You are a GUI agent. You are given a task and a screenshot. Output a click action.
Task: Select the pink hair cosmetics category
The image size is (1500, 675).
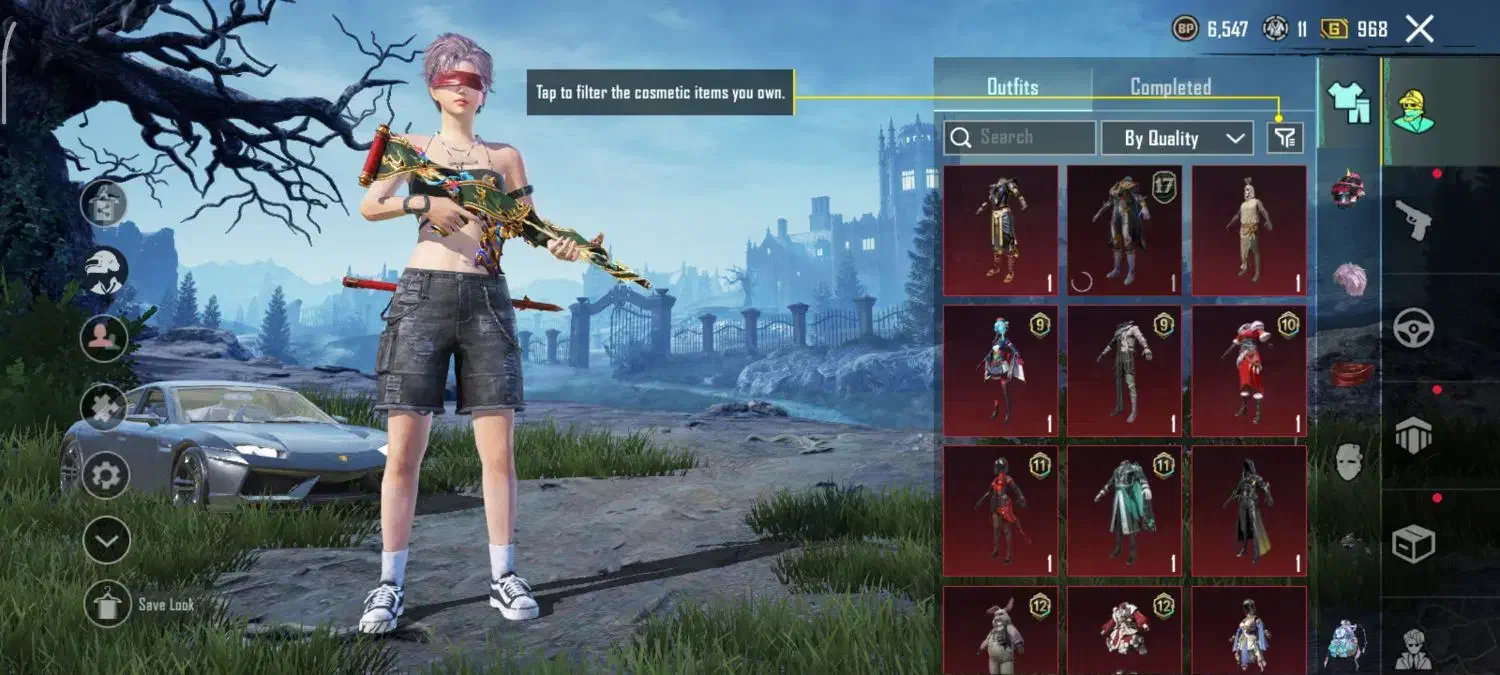coord(1349,279)
